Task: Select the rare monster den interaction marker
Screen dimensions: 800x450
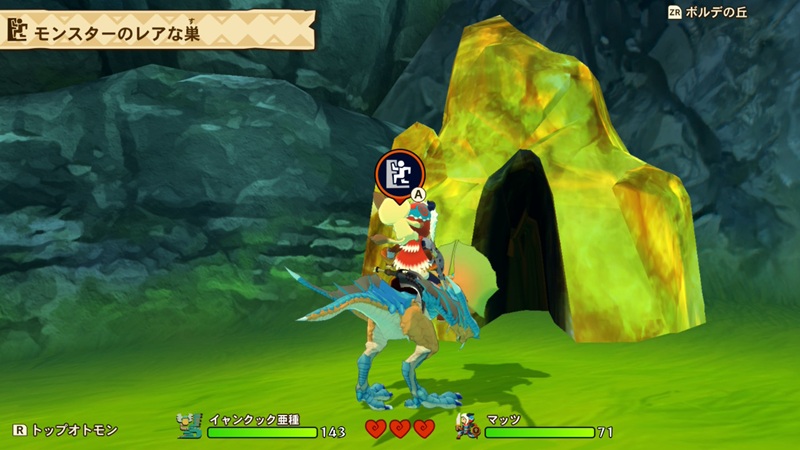Action: (x=396, y=174)
